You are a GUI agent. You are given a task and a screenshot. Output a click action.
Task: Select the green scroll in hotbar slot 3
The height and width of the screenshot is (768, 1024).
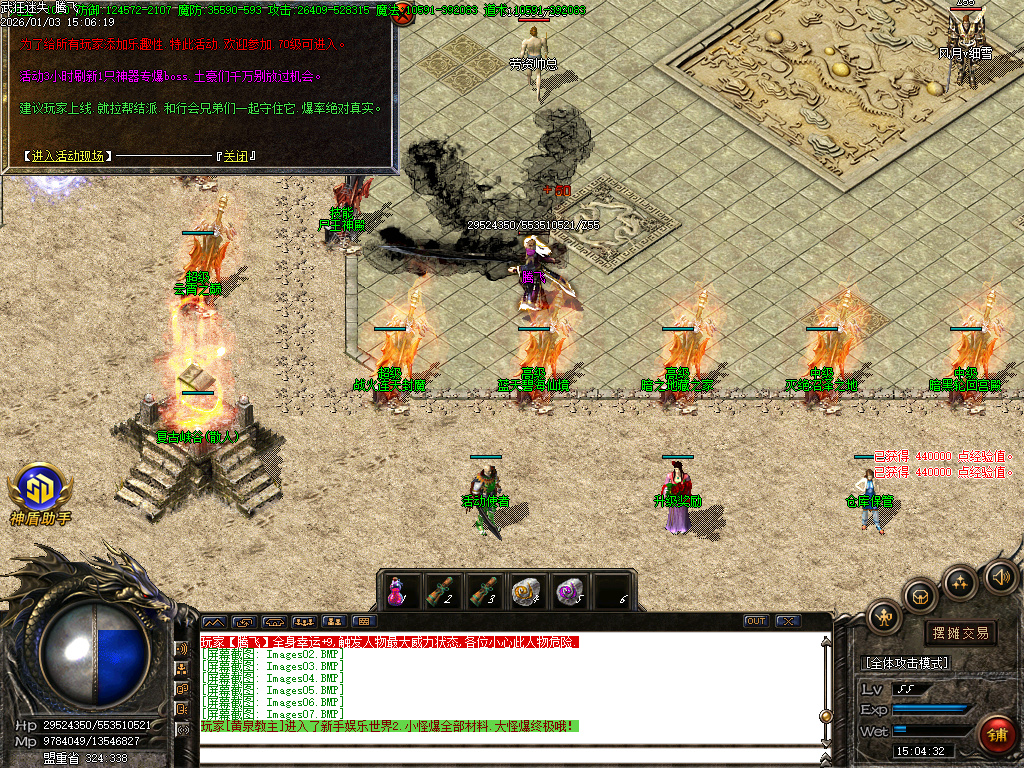click(x=485, y=591)
